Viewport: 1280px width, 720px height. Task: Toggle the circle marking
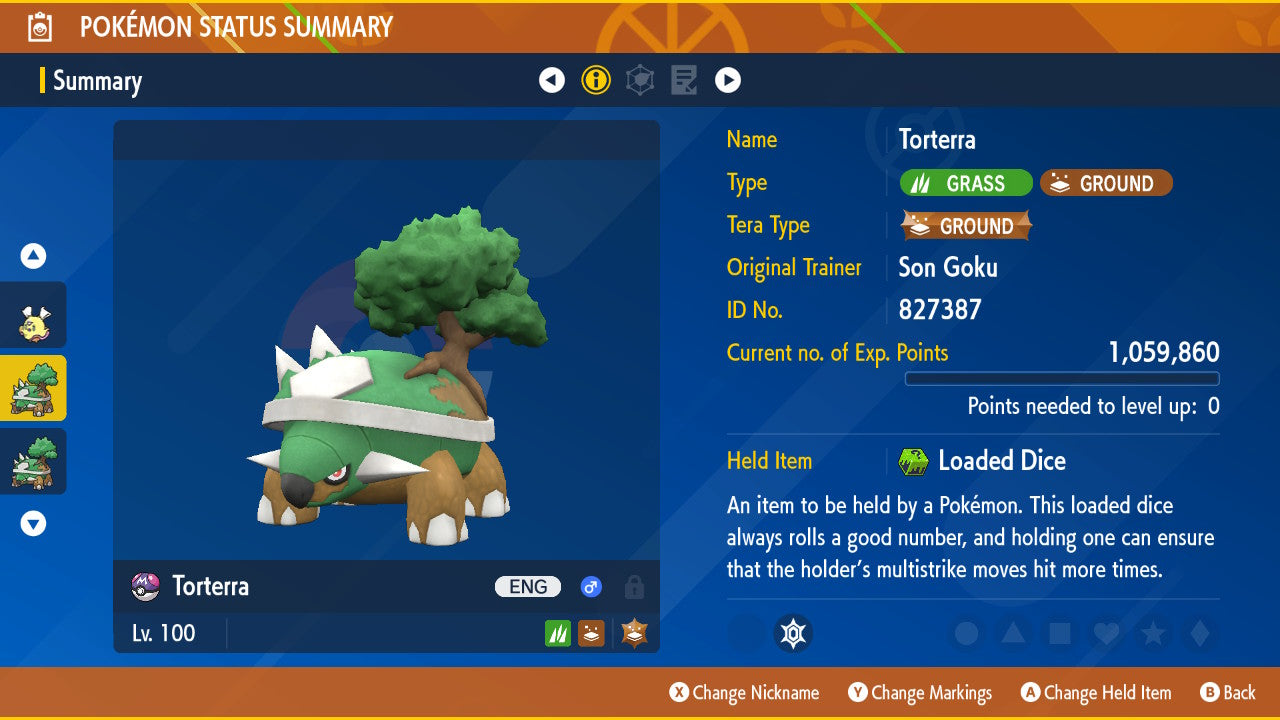(966, 633)
